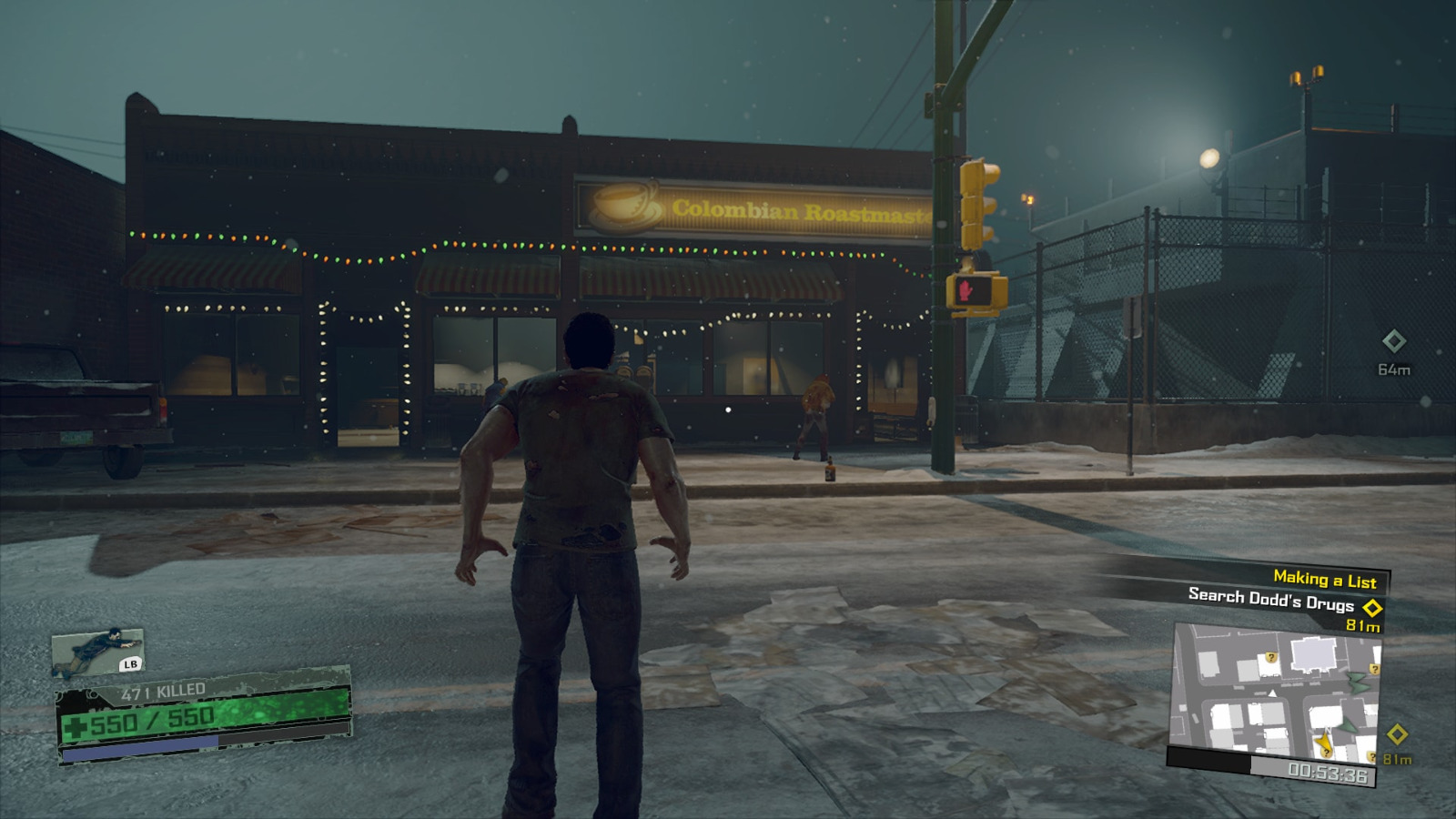The image size is (1456, 819).
Task: Expand the 471 KILLED counter banner
Action: (162, 690)
